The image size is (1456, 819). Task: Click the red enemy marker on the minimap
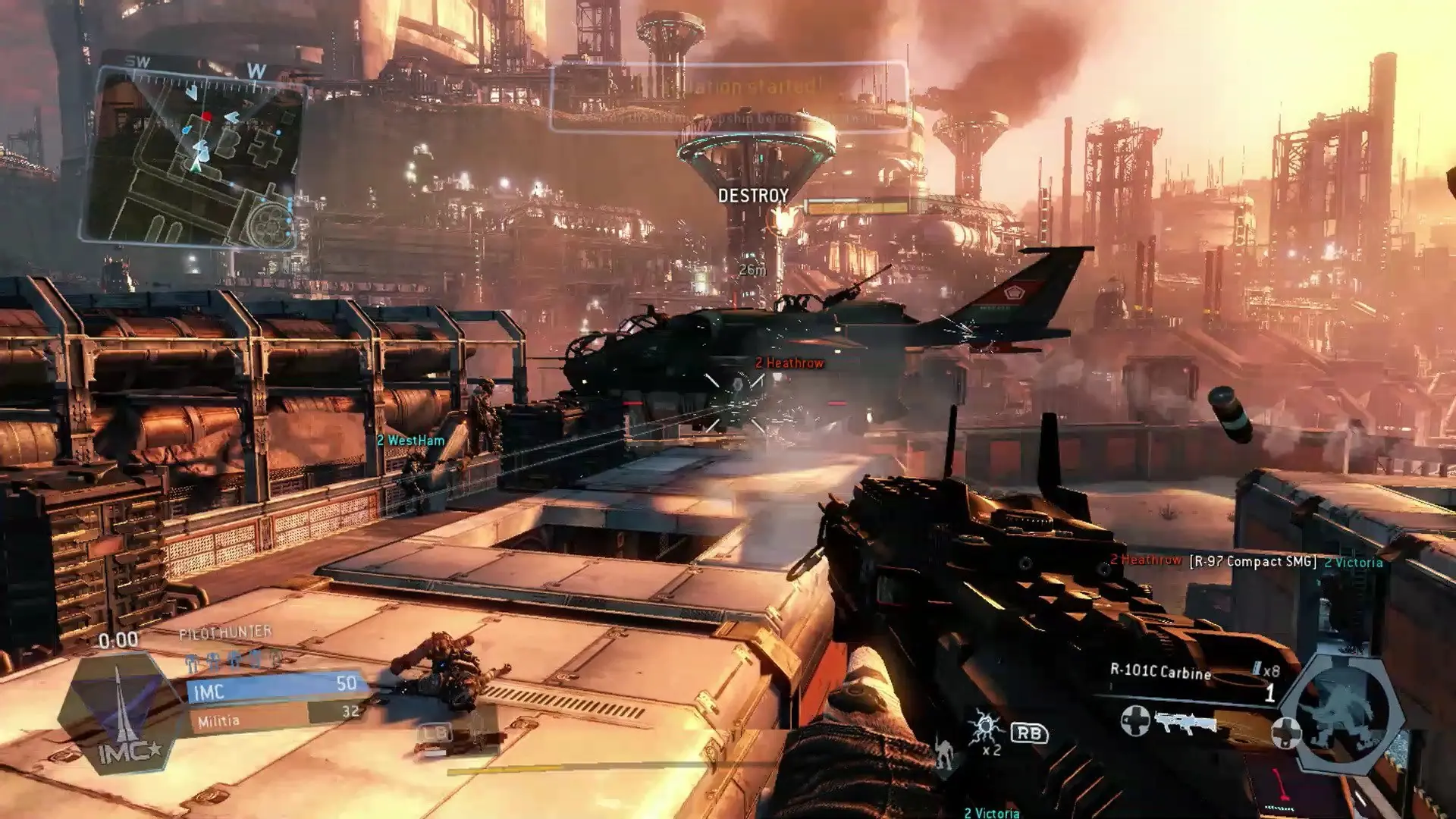[206, 116]
